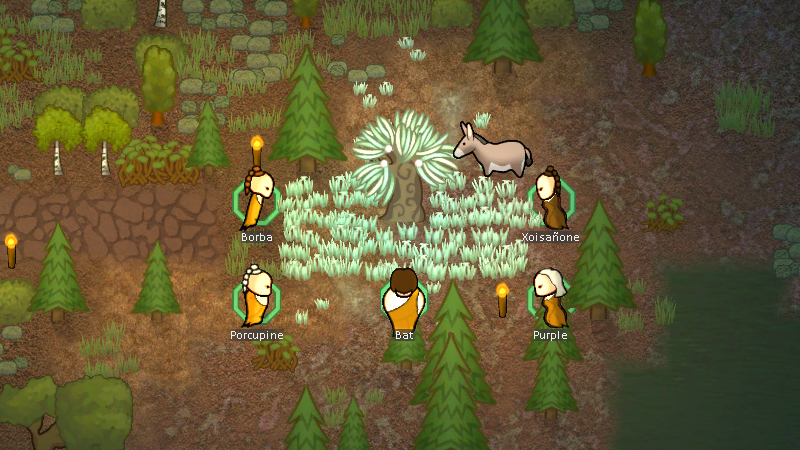Pick the colonist labeled Purple

click(x=549, y=297)
